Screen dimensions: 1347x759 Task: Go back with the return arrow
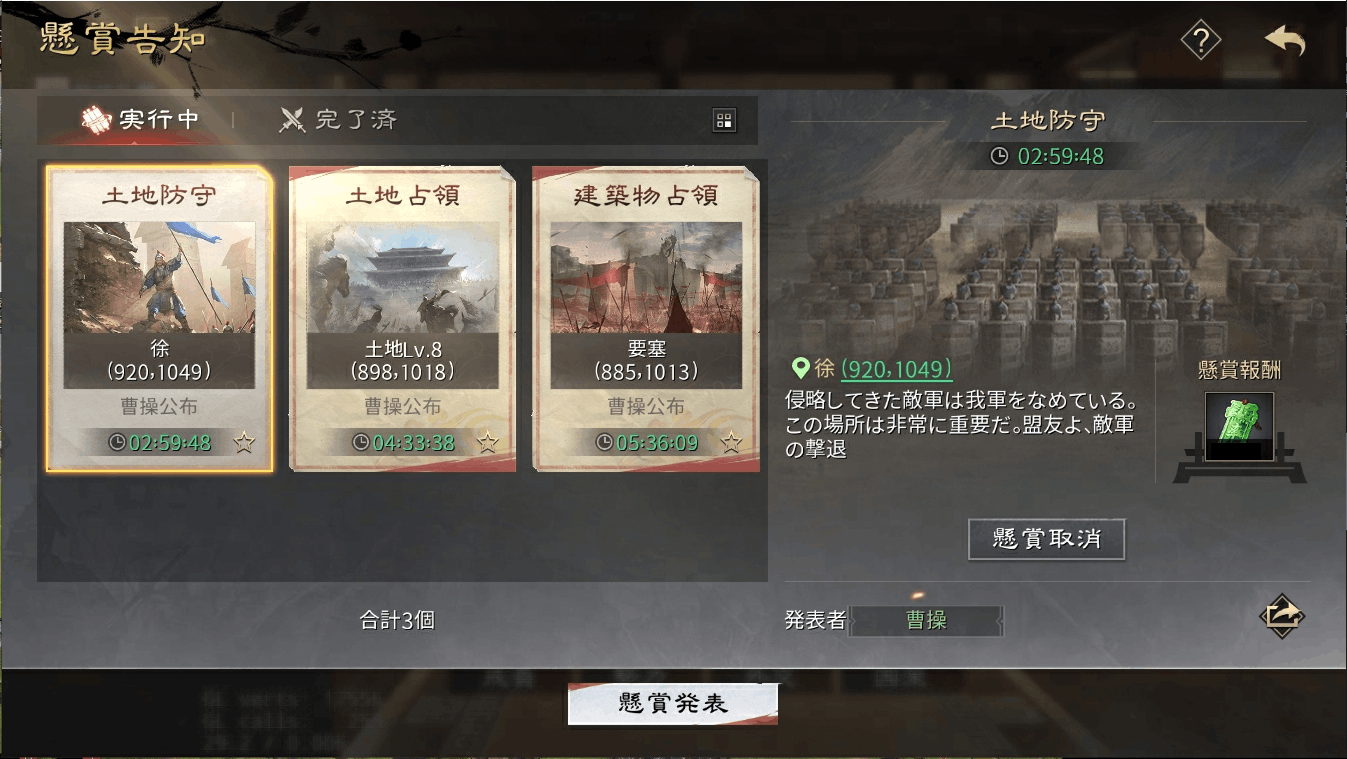pos(1284,41)
